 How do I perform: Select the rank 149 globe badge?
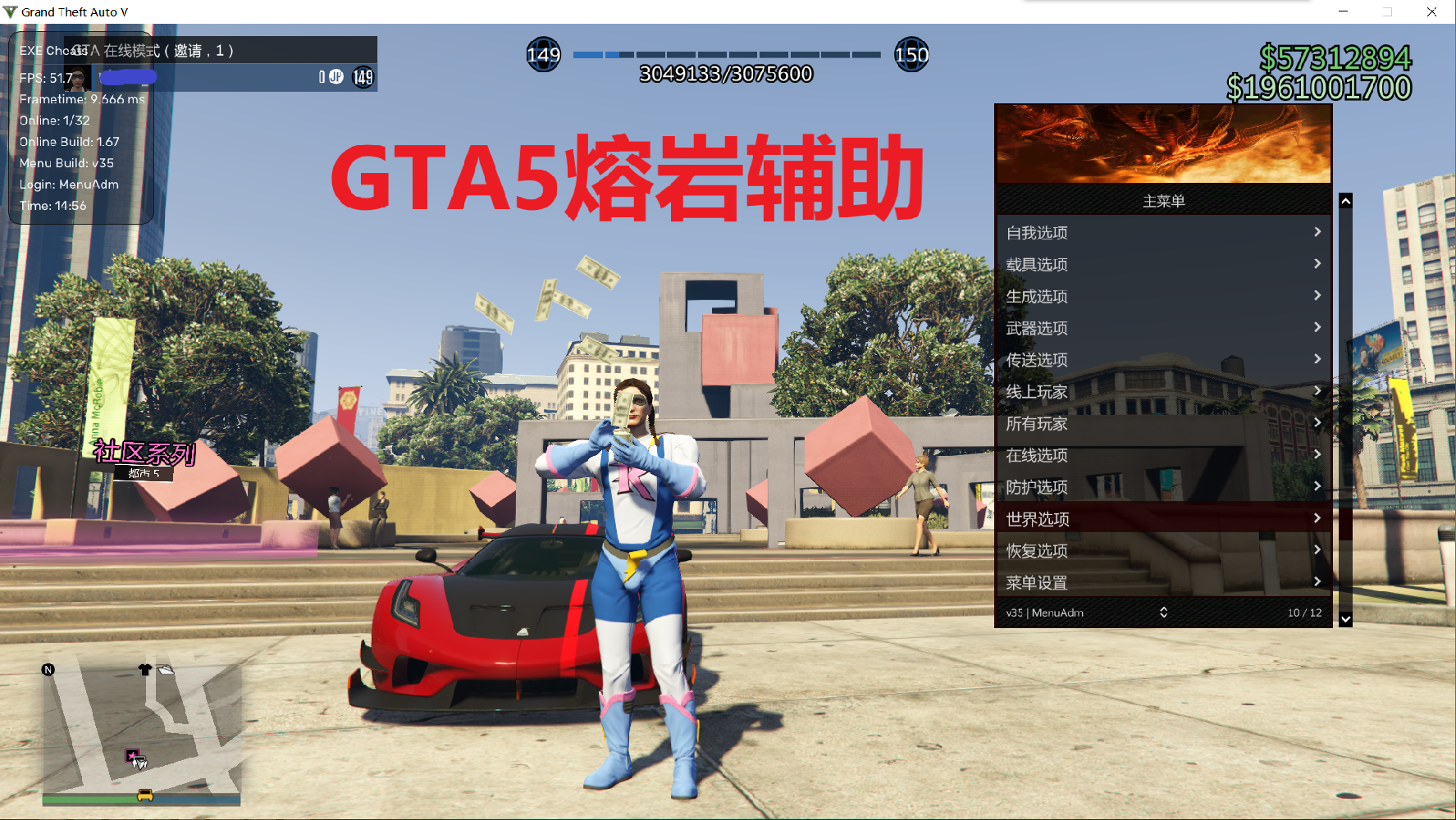[544, 55]
